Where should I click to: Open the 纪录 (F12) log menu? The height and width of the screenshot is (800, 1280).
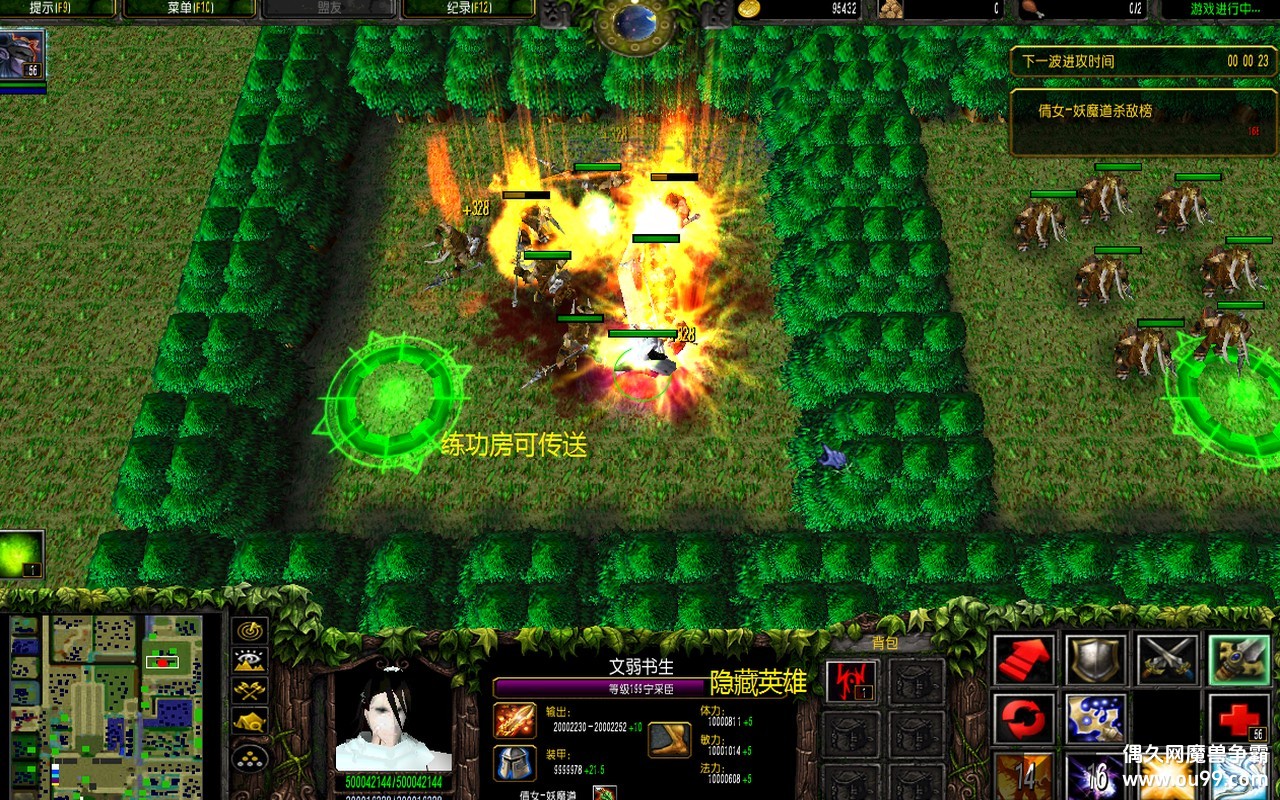coord(467,8)
